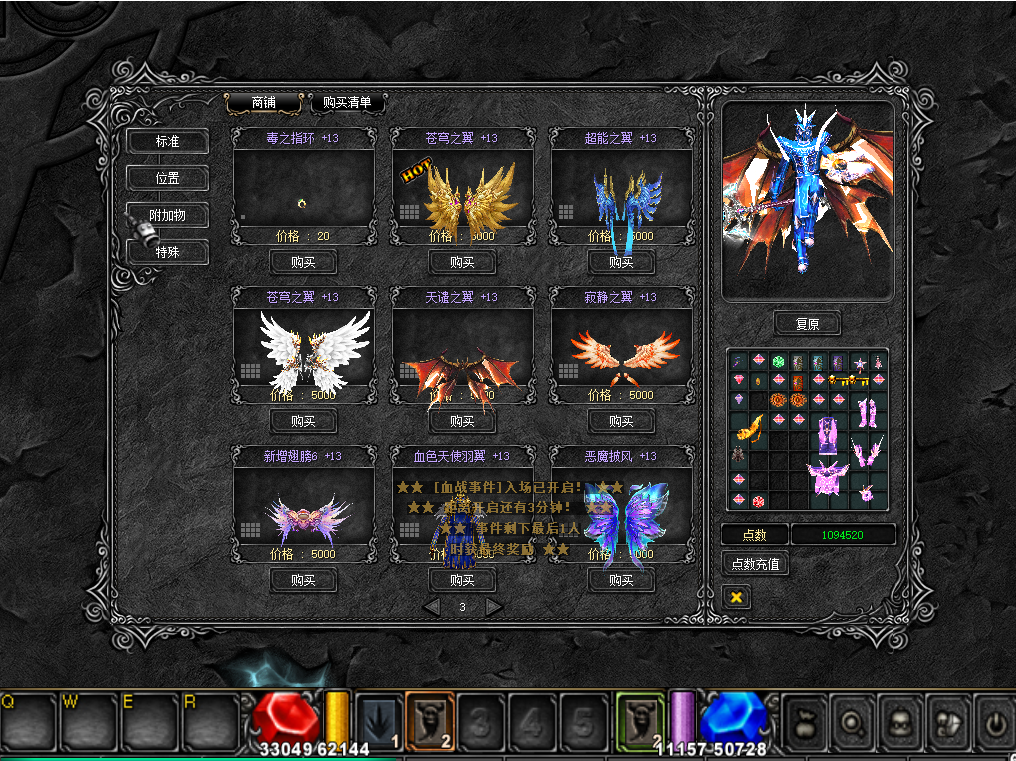Purchase the white 苍穹之翼 wings
The height and width of the screenshot is (761, 1016).
point(303,421)
